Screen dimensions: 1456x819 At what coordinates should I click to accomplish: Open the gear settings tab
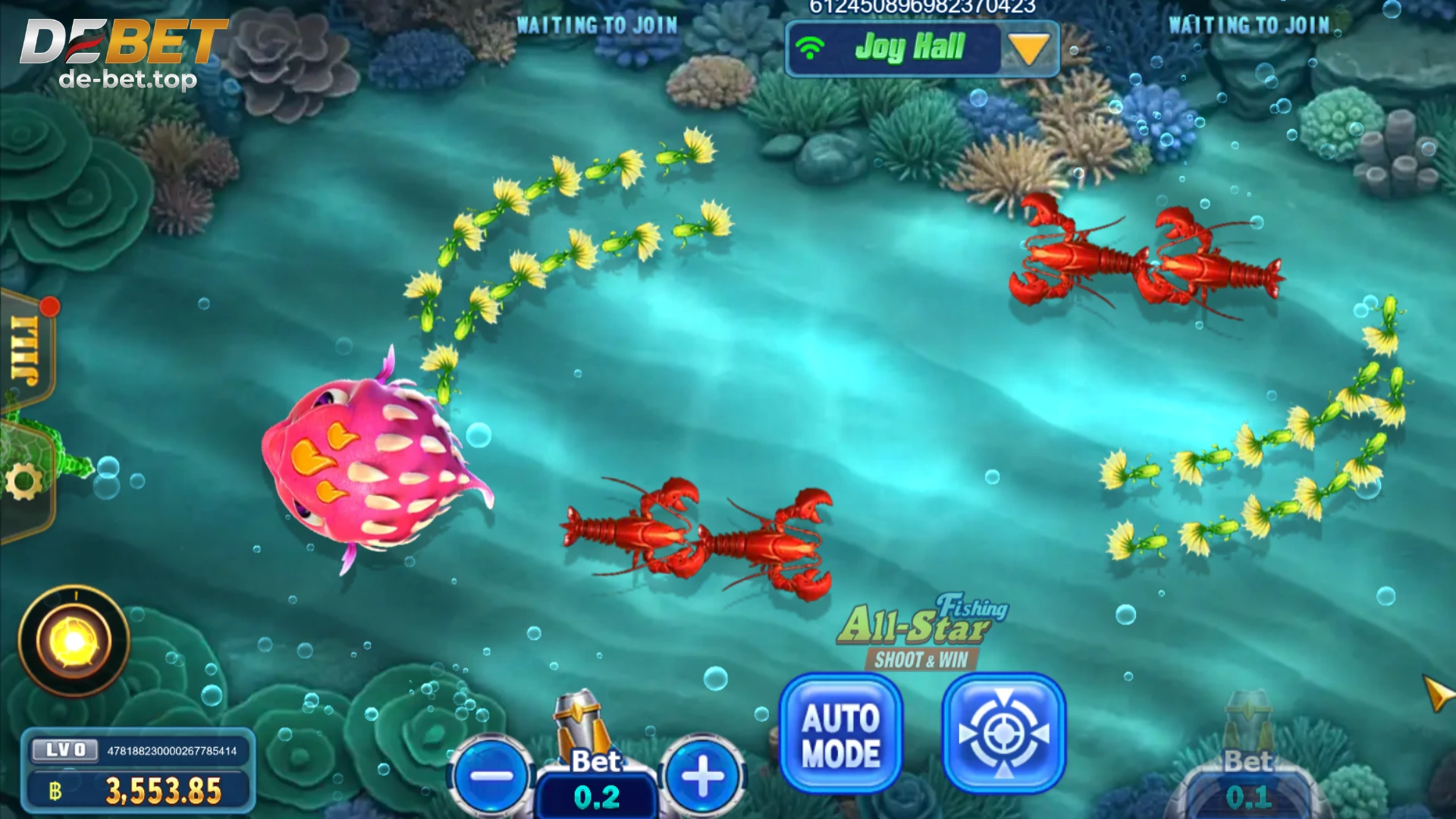pyautogui.click(x=24, y=482)
